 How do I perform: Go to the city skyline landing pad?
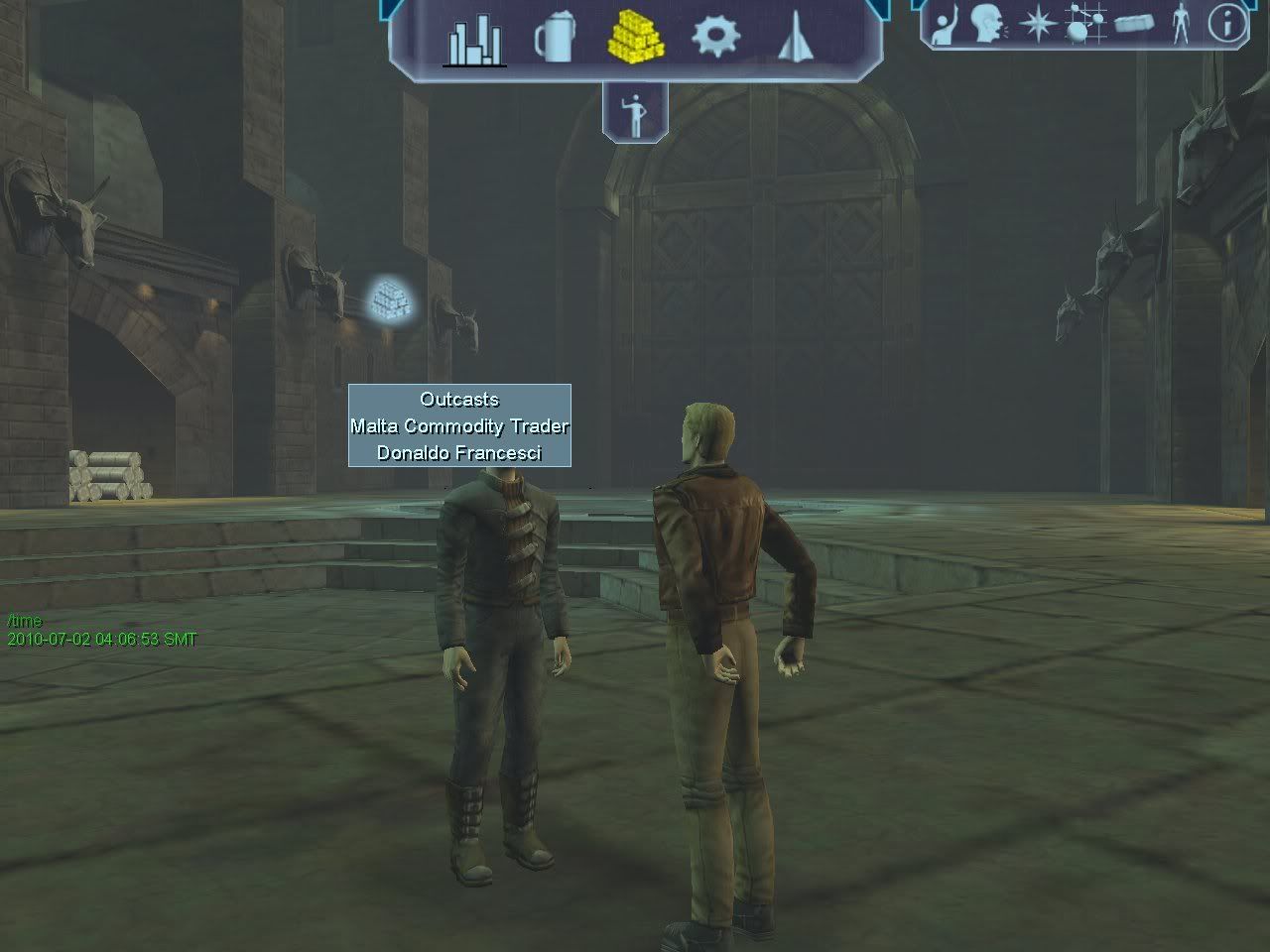(474, 41)
